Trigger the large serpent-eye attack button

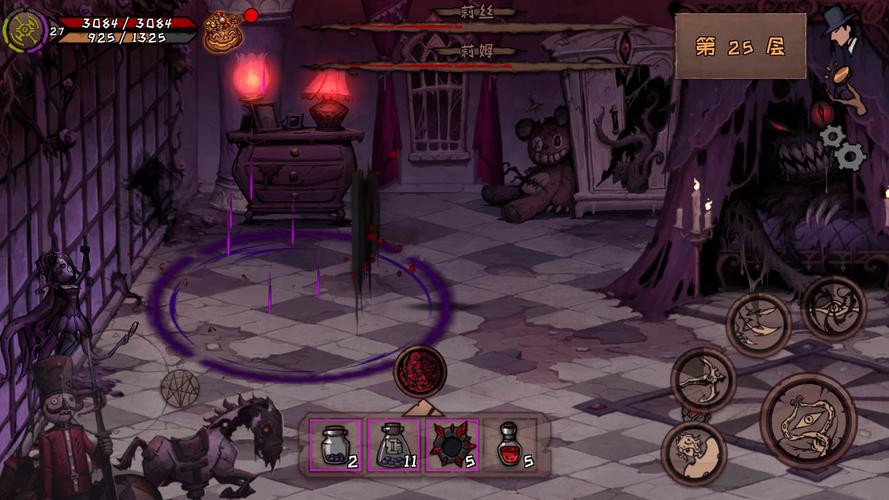click(x=808, y=421)
